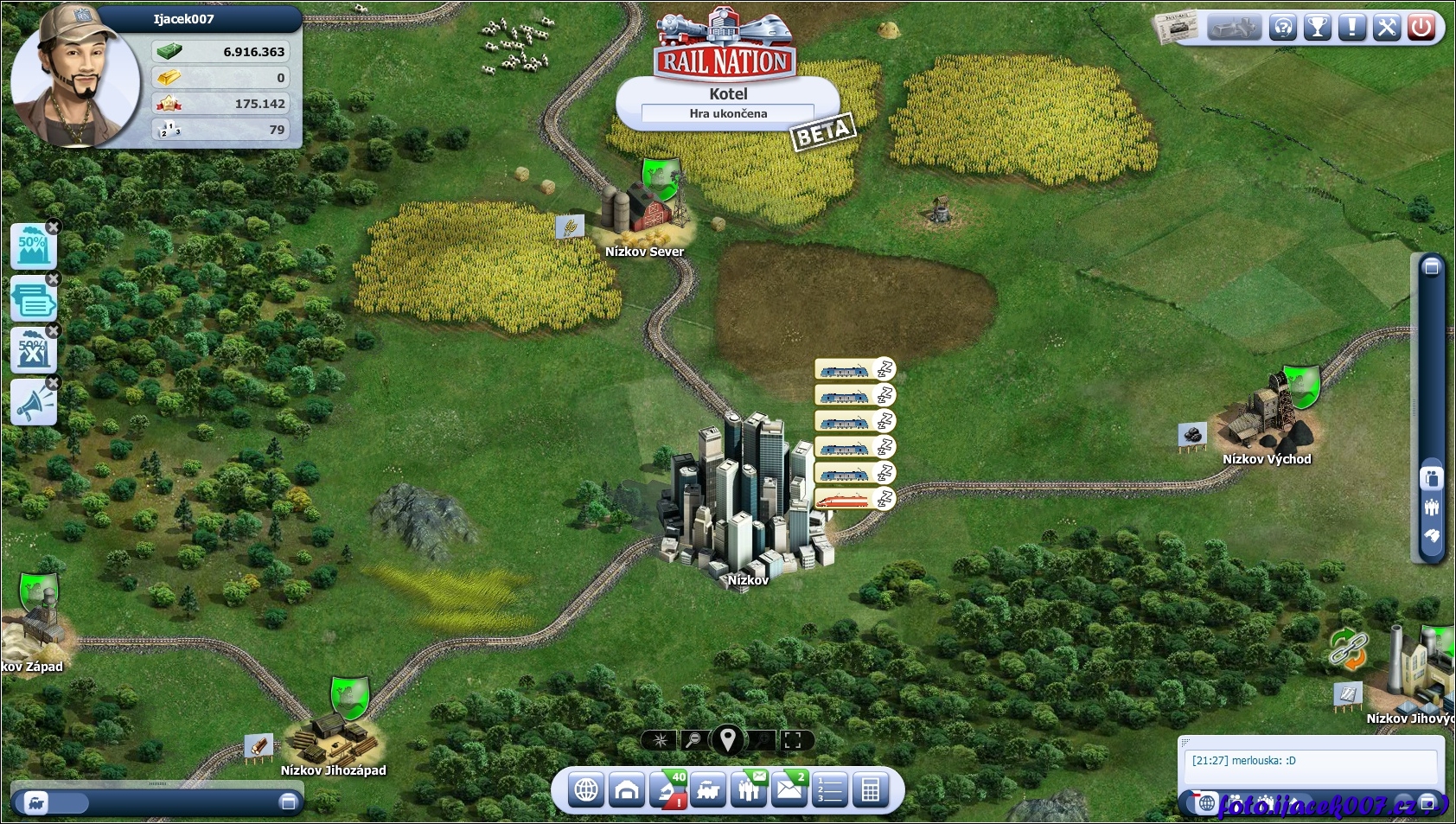Show the numbered rankings list
1456x824 pixels.
click(830, 790)
